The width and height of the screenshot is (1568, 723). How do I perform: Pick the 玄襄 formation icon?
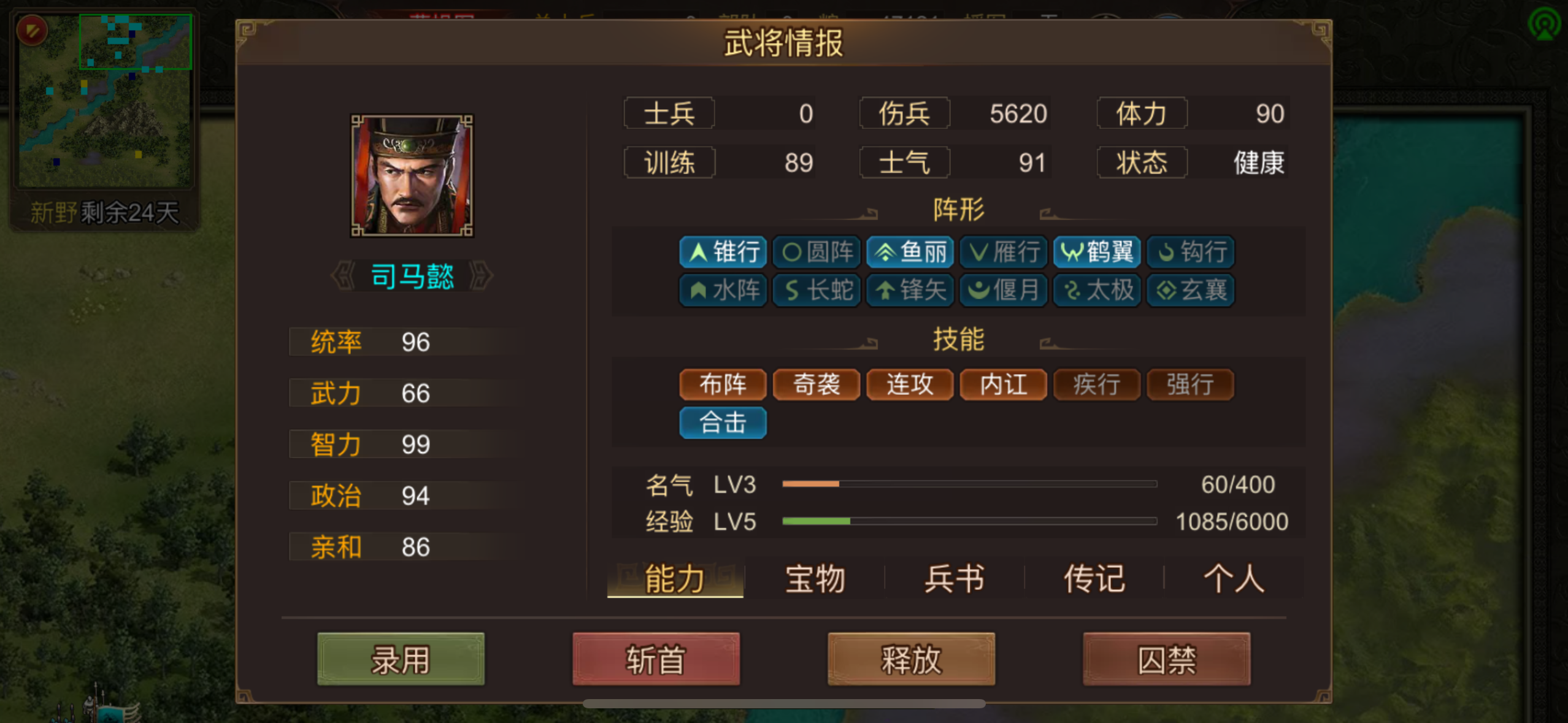[x=1191, y=291]
